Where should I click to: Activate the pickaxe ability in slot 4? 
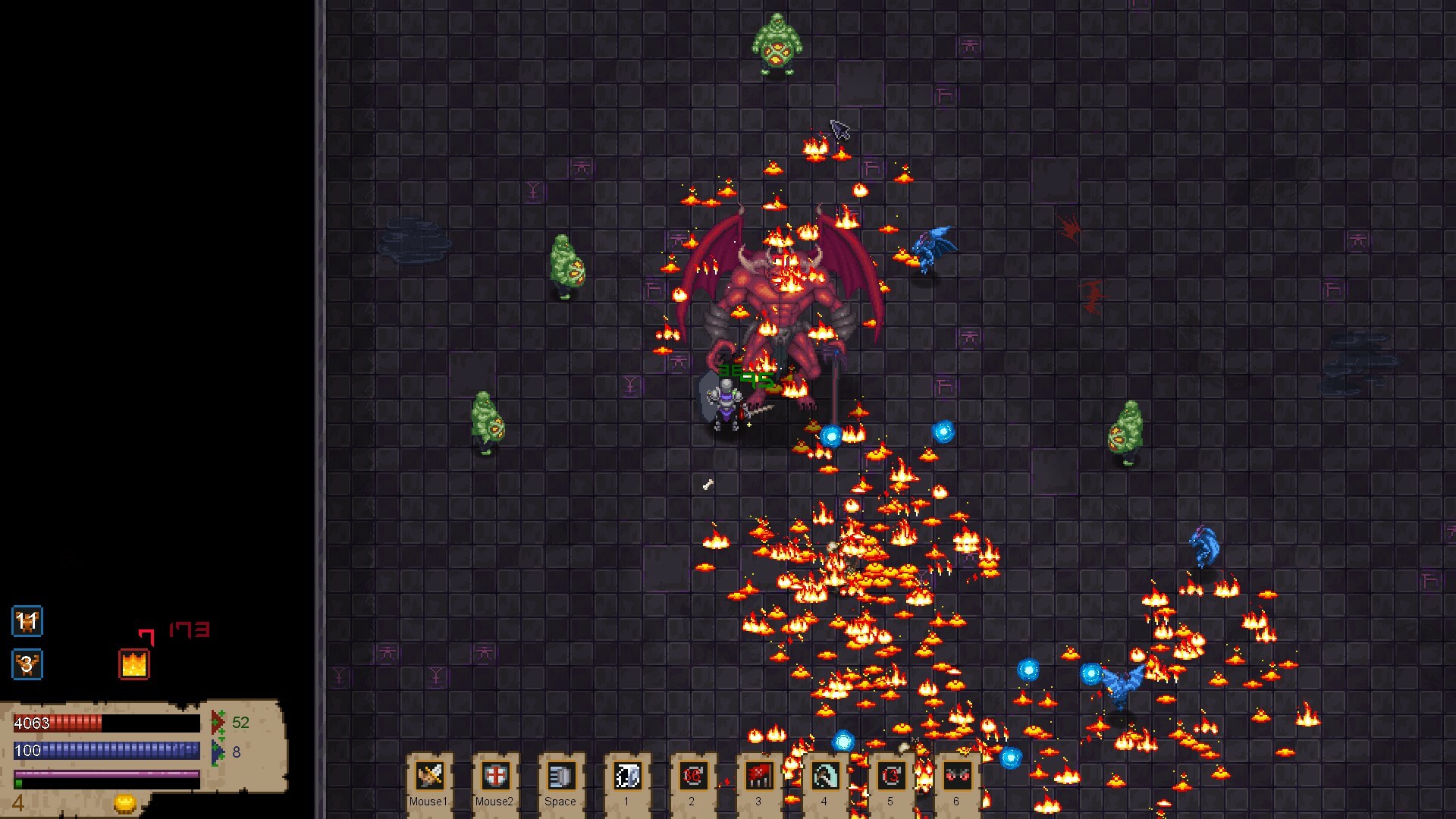825,775
